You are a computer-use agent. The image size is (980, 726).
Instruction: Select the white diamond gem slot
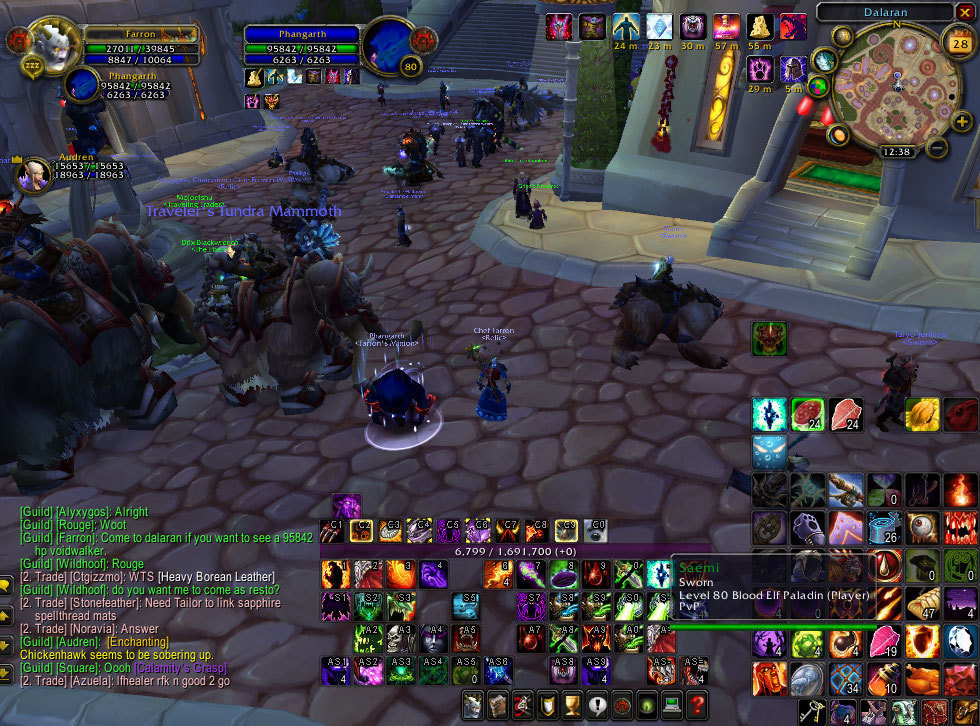click(960, 640)
